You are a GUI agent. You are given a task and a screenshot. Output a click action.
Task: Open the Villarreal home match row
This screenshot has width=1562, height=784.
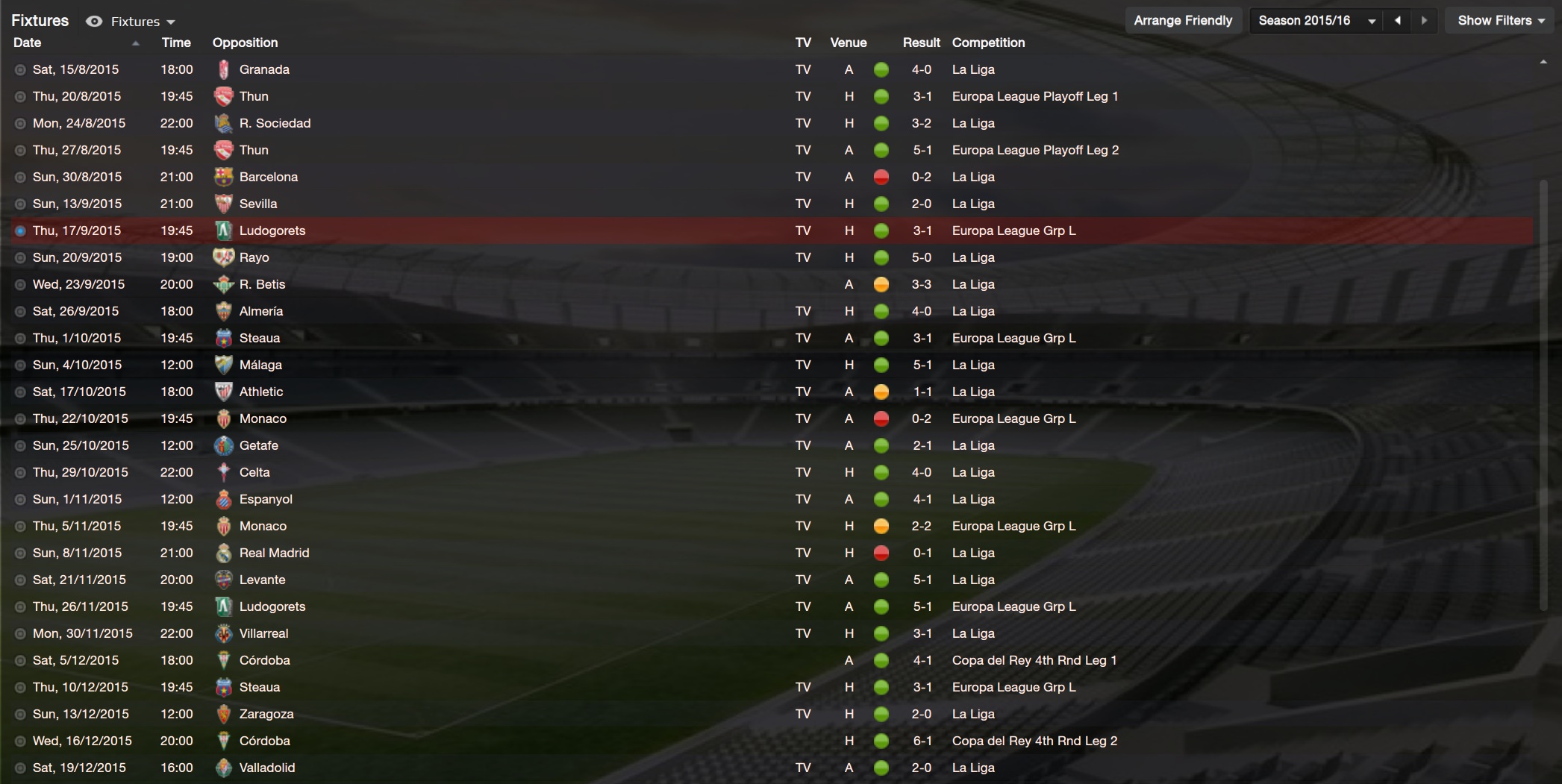tap(263, 633)
